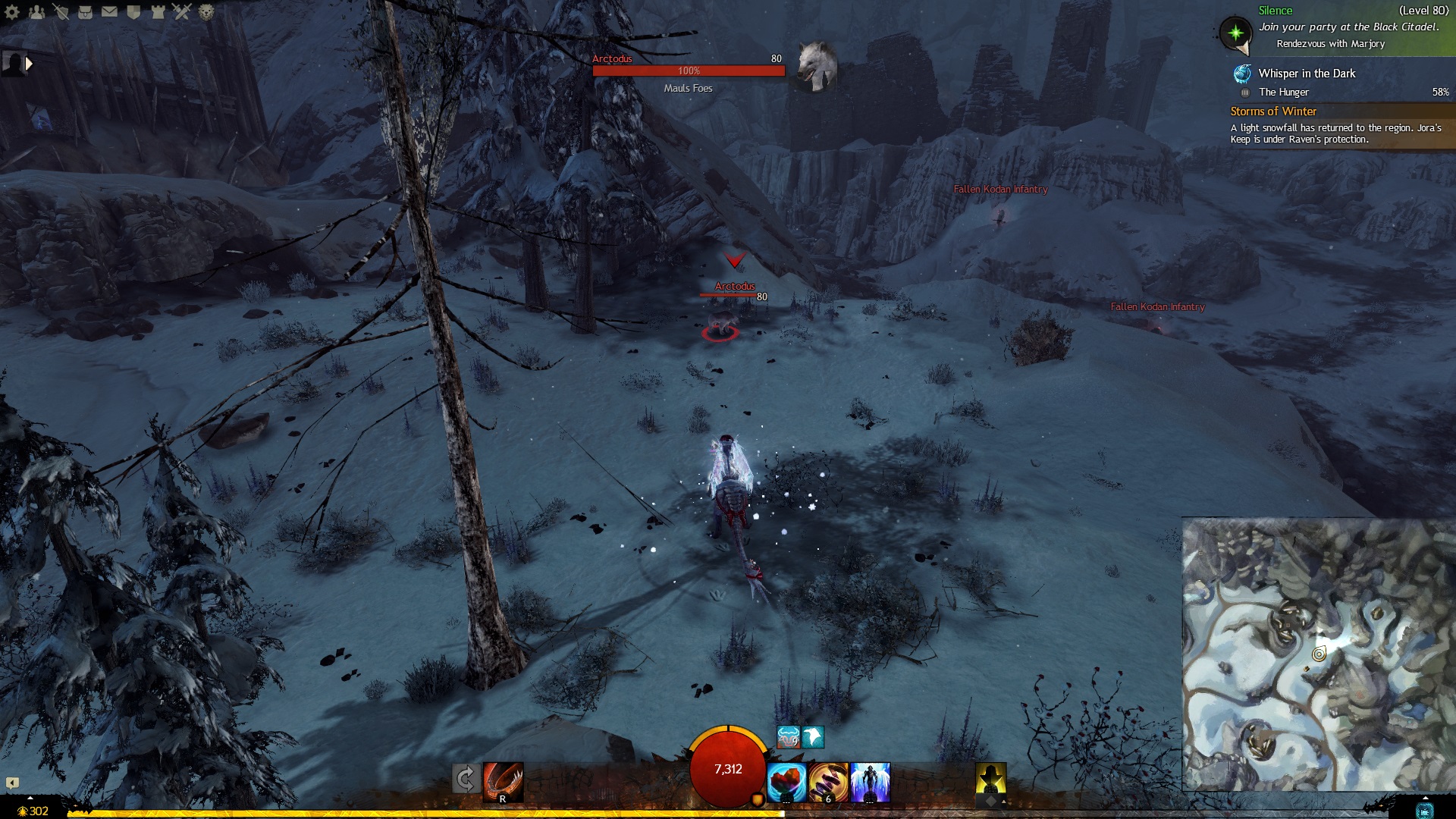Open the inventory bag icon
Image resolution: width=1456 pixels, height=819 pixels.
coord(85,11)
